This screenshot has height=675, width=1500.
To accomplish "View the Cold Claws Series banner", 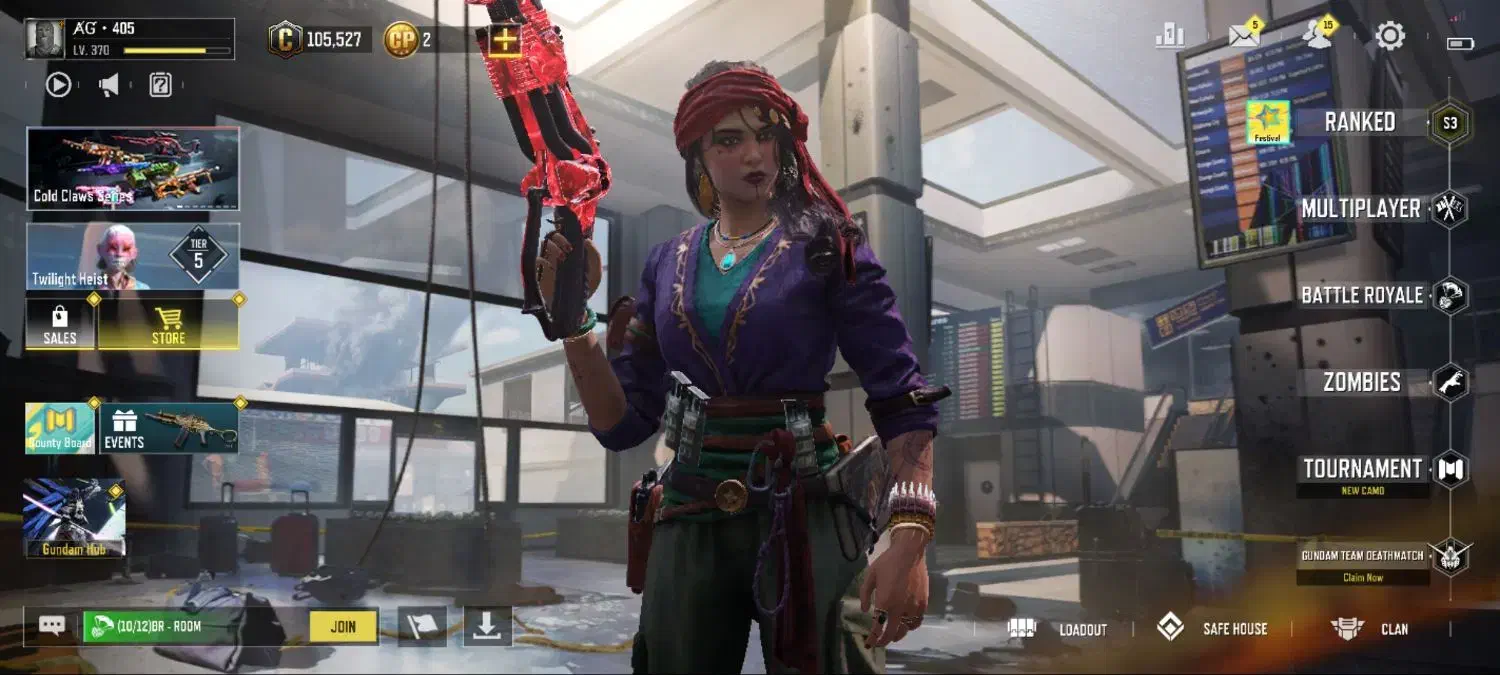I will click(133, 168).
